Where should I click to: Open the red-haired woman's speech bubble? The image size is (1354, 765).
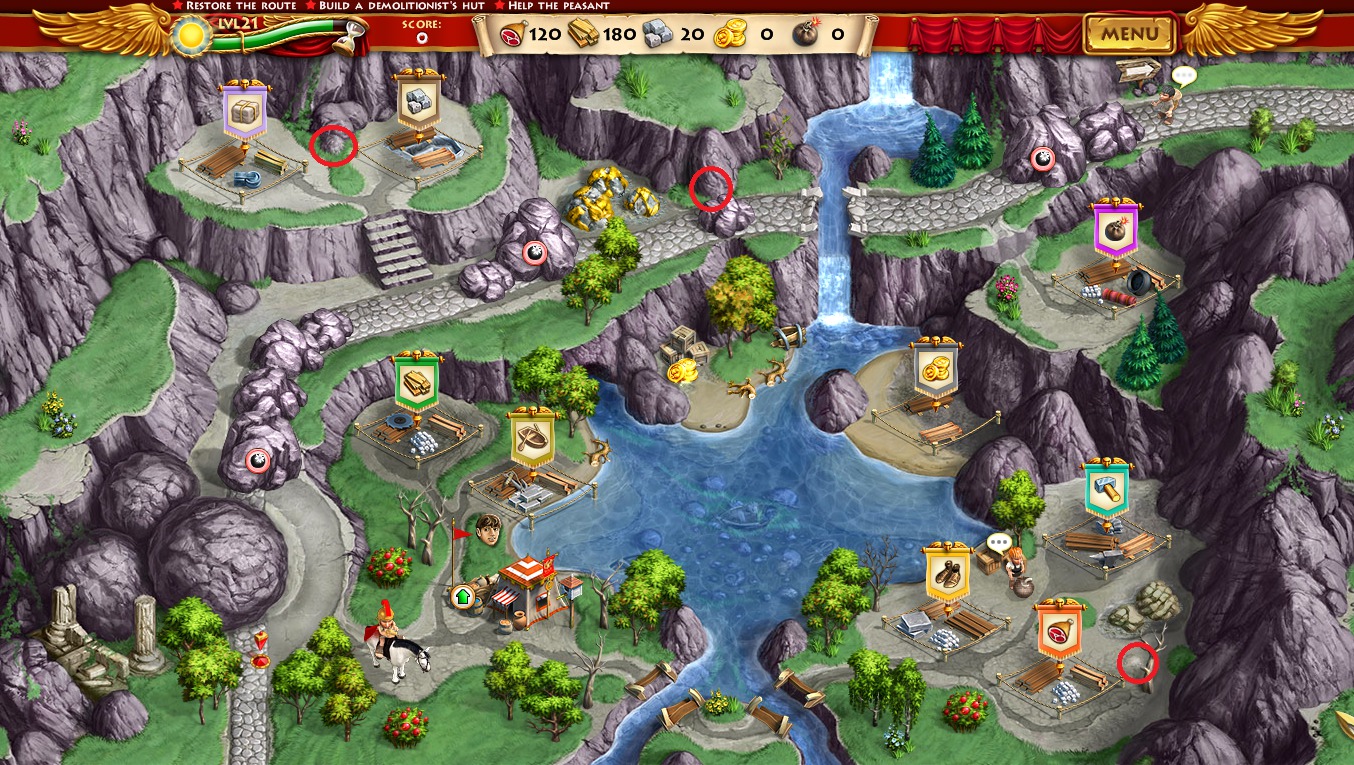tap(999, 542)
